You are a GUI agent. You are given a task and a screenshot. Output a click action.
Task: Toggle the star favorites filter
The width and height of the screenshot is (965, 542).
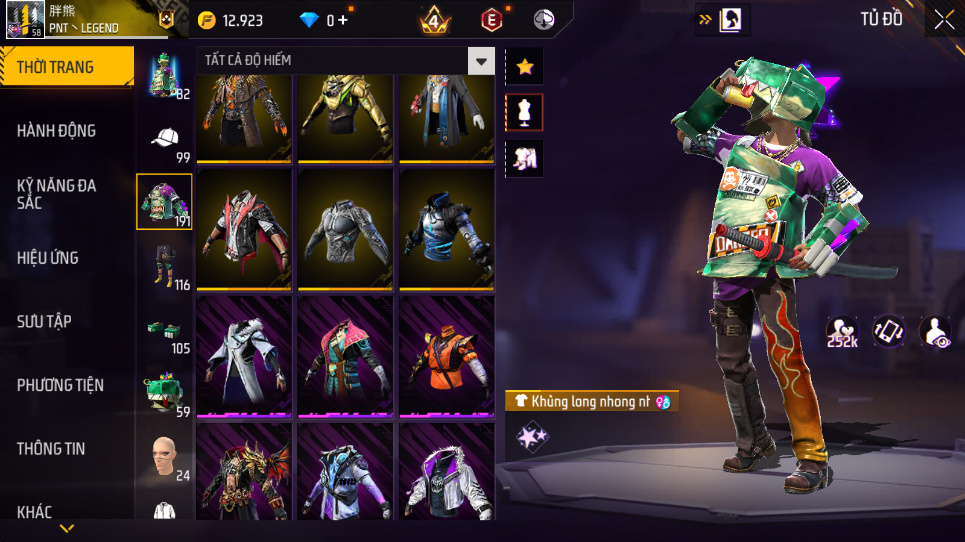[524, 66]
